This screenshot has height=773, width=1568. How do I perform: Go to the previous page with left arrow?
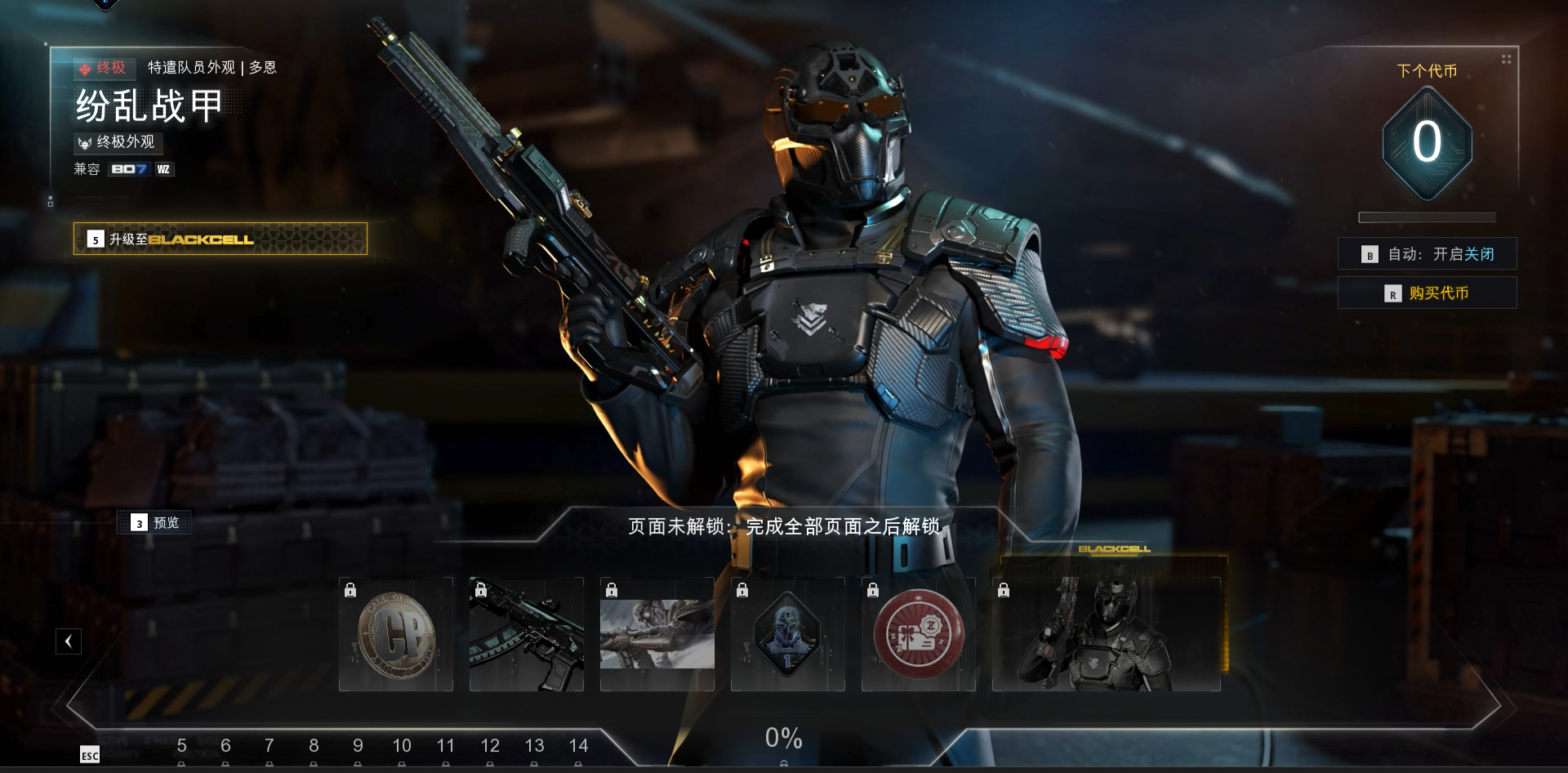[x=69, y=641]
